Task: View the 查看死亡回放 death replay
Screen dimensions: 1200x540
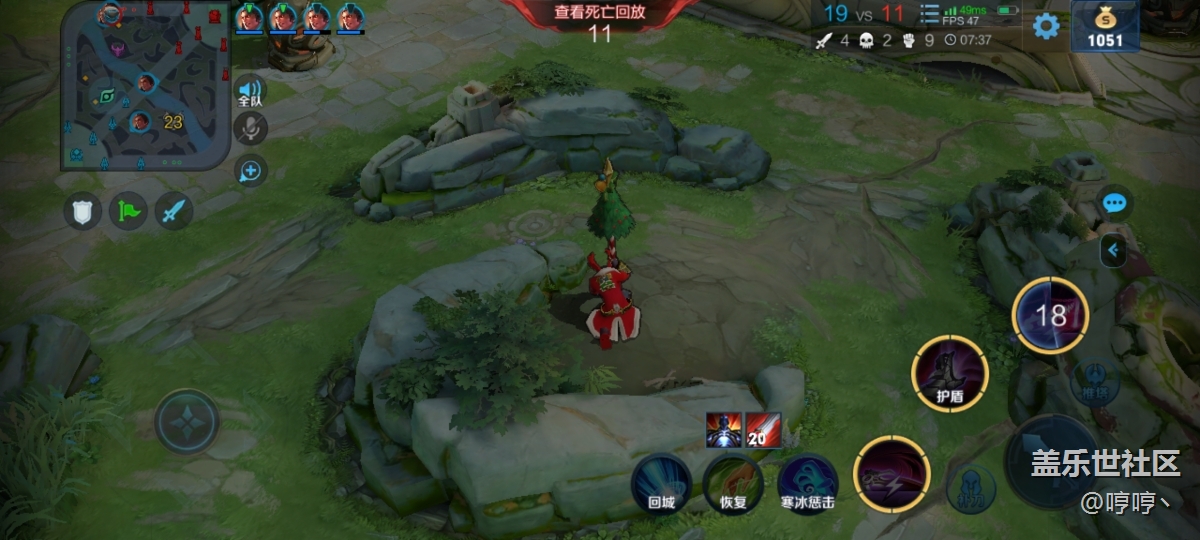Action: (x=600, y=13)
